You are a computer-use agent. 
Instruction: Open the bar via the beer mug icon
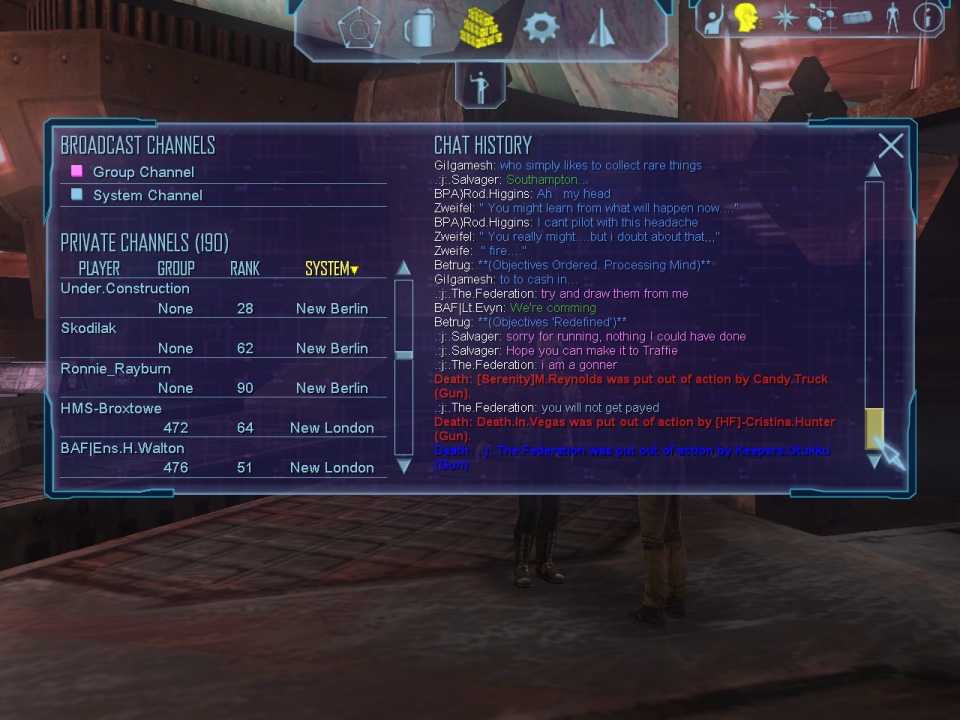coord(419,28)
